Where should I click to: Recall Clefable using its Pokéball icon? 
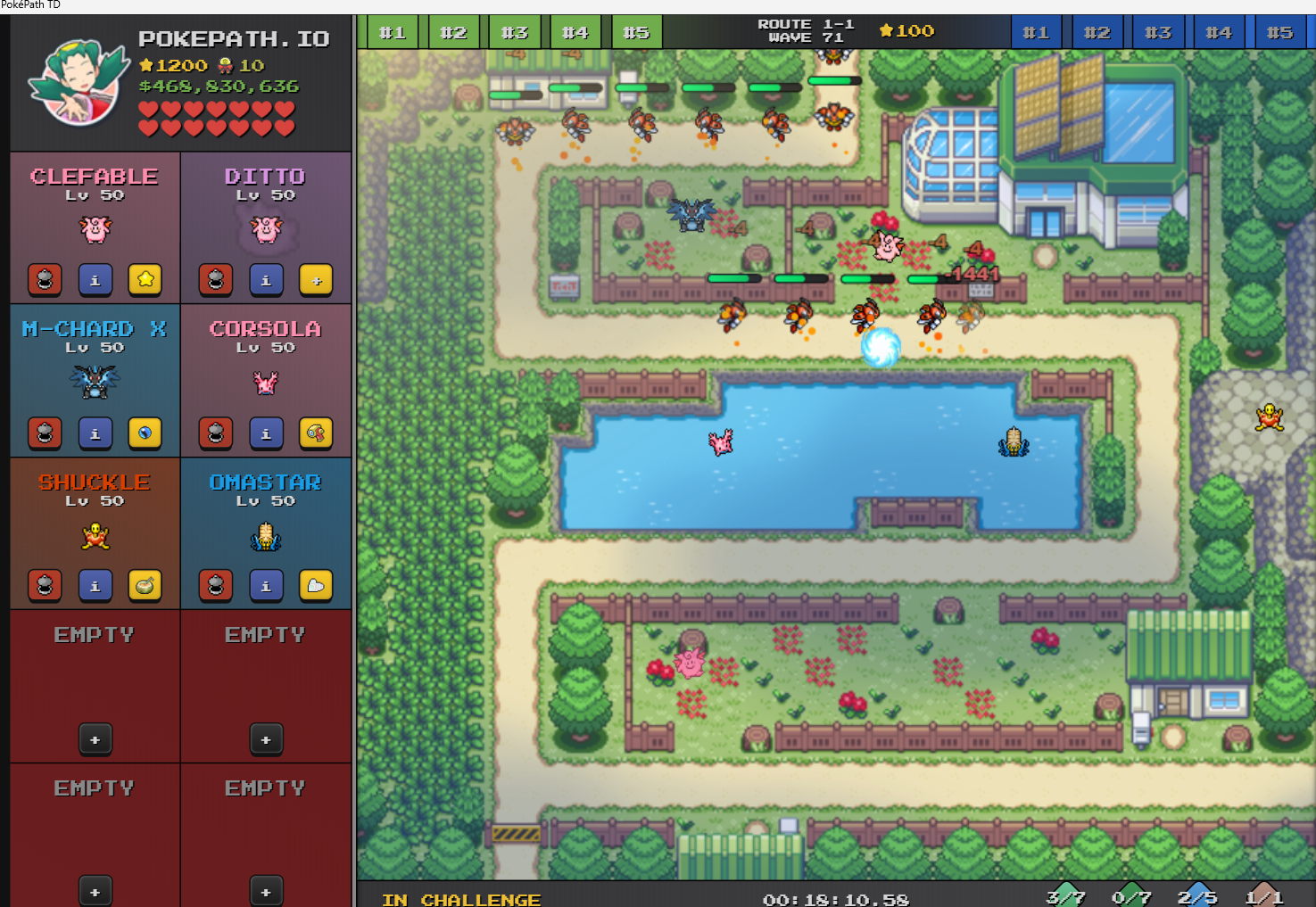46,280
